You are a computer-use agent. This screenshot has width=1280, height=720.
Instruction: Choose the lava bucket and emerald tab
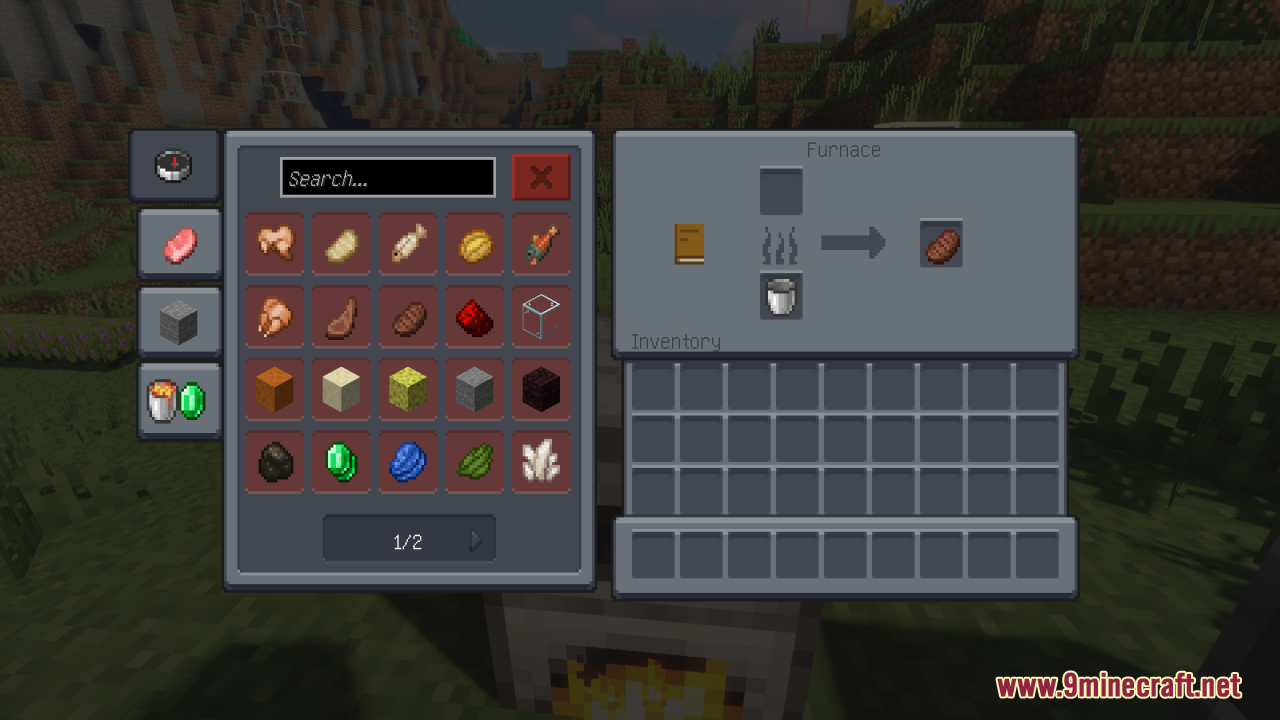click(x=179, y=401)
